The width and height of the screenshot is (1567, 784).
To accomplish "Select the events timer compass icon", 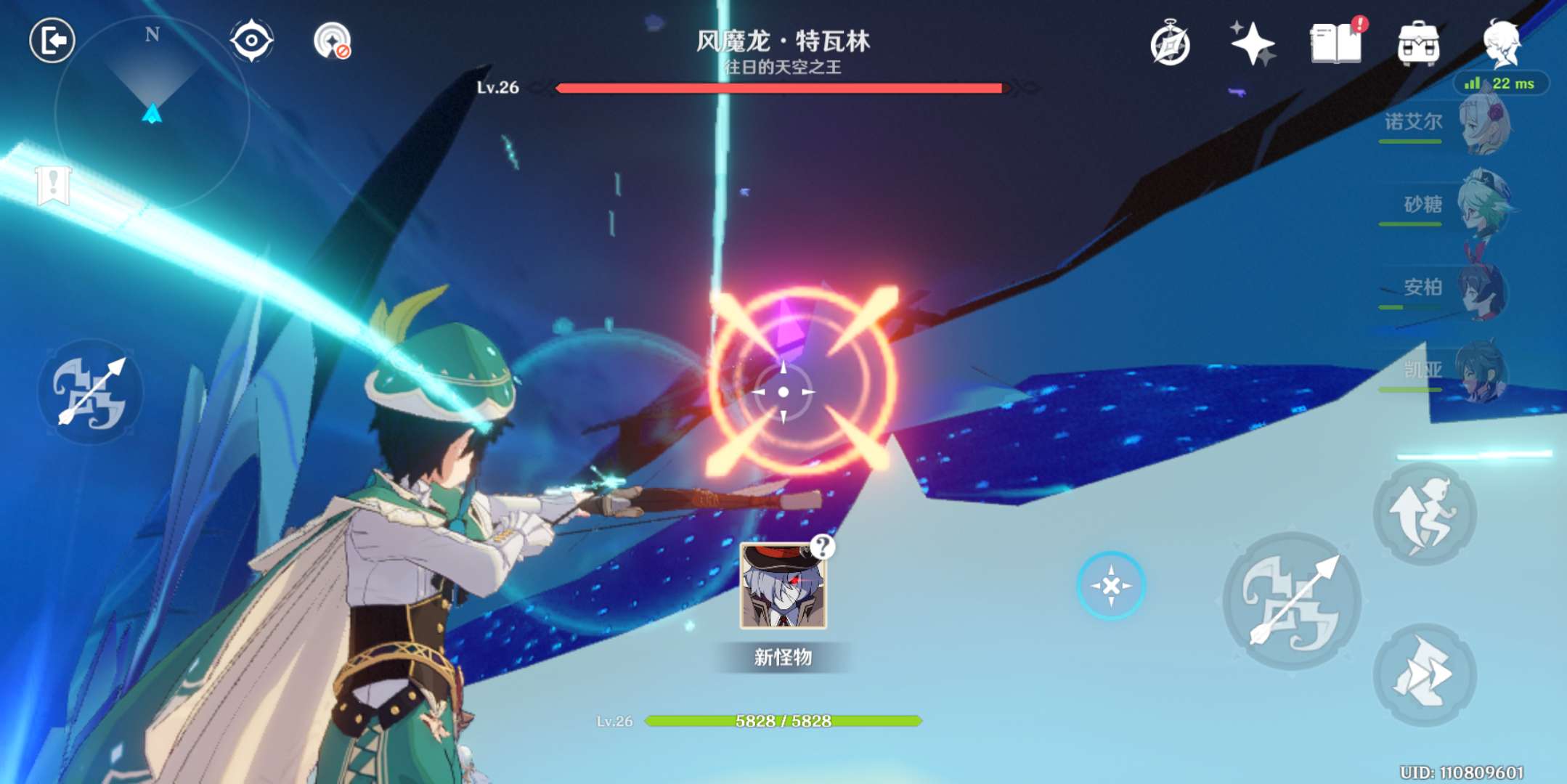I will click(x=1169, y=45).
